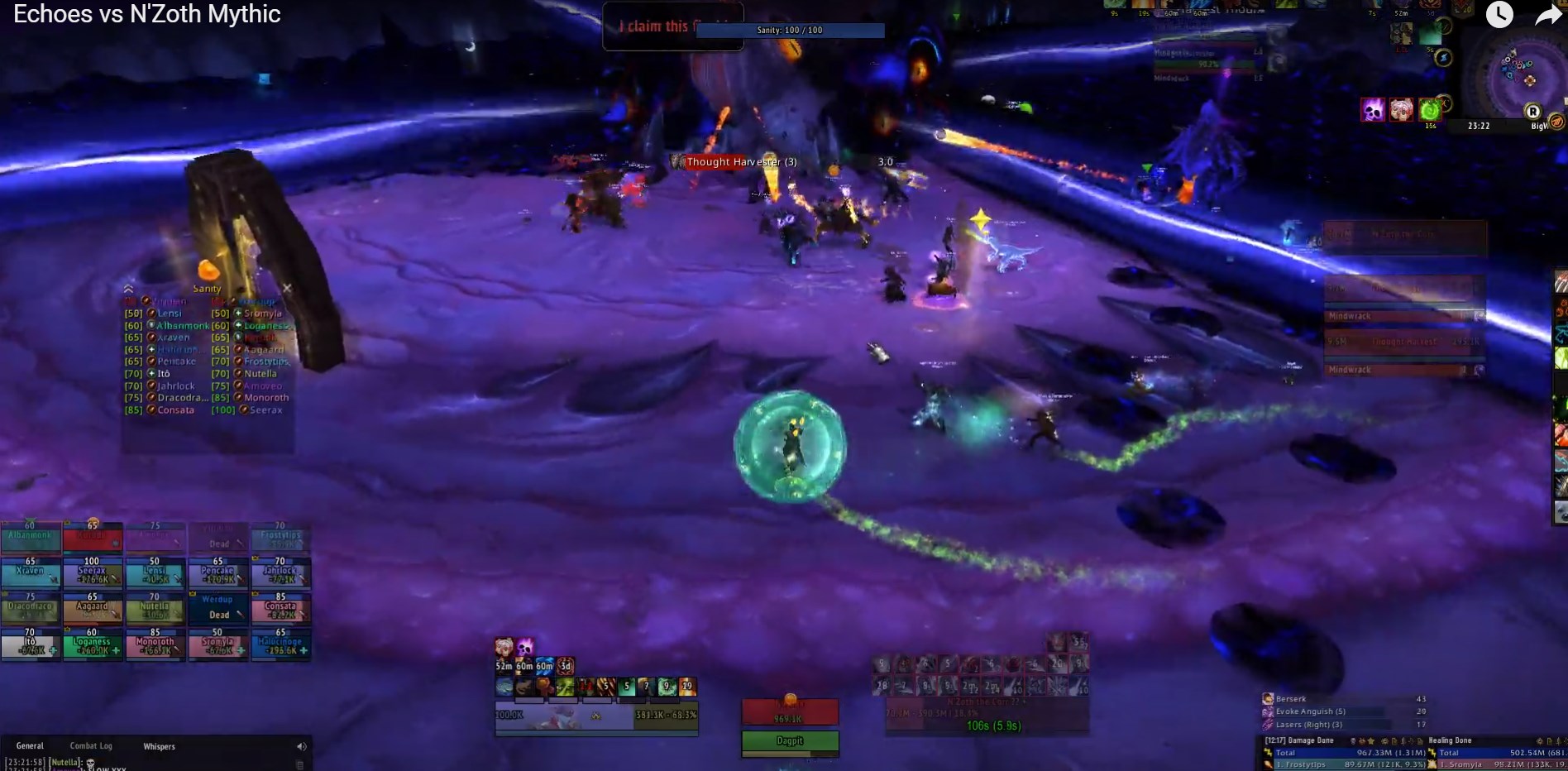Viewport: 1568px width, 771px height.
Task: Mute chat sounds via the speaker icon
Action: click(x=300, y=745)
